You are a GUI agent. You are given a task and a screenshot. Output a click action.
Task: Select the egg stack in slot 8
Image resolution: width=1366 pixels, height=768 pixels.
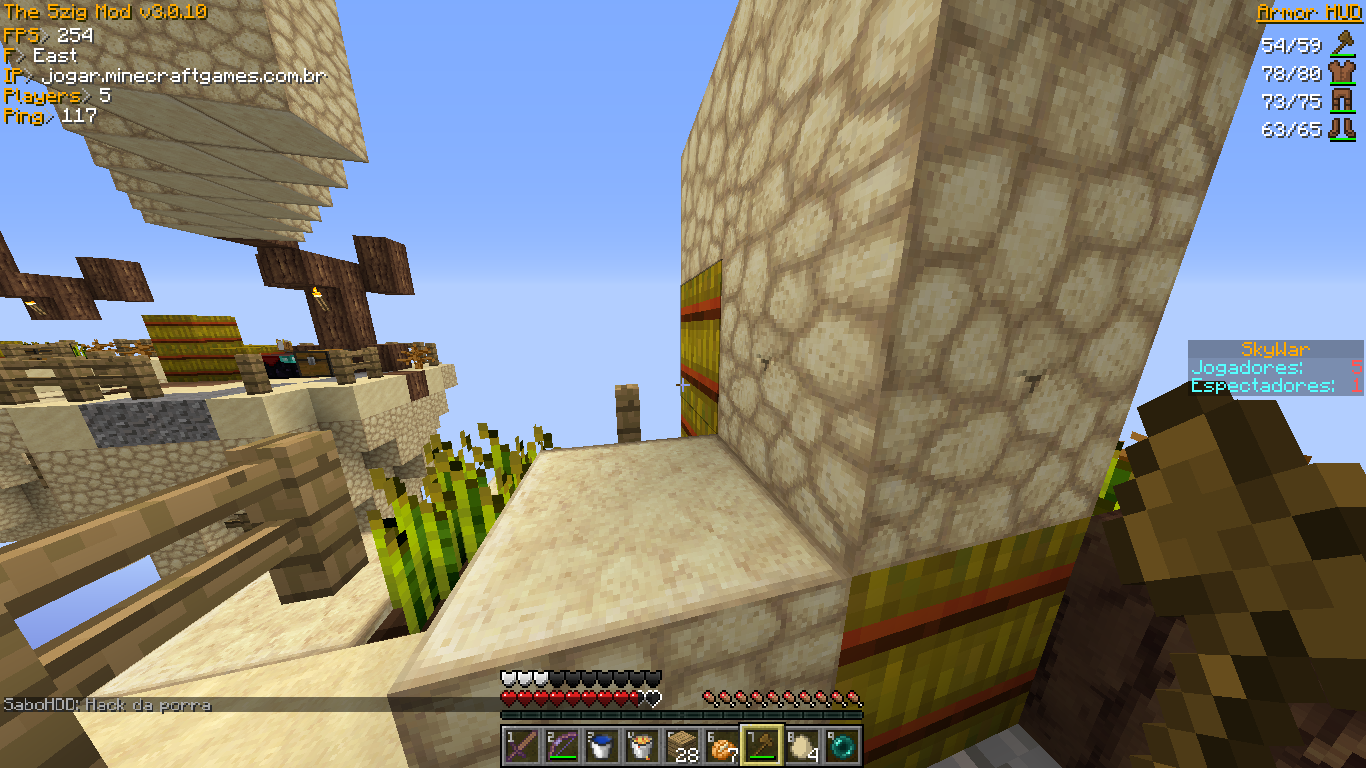[x=802, y=745]
